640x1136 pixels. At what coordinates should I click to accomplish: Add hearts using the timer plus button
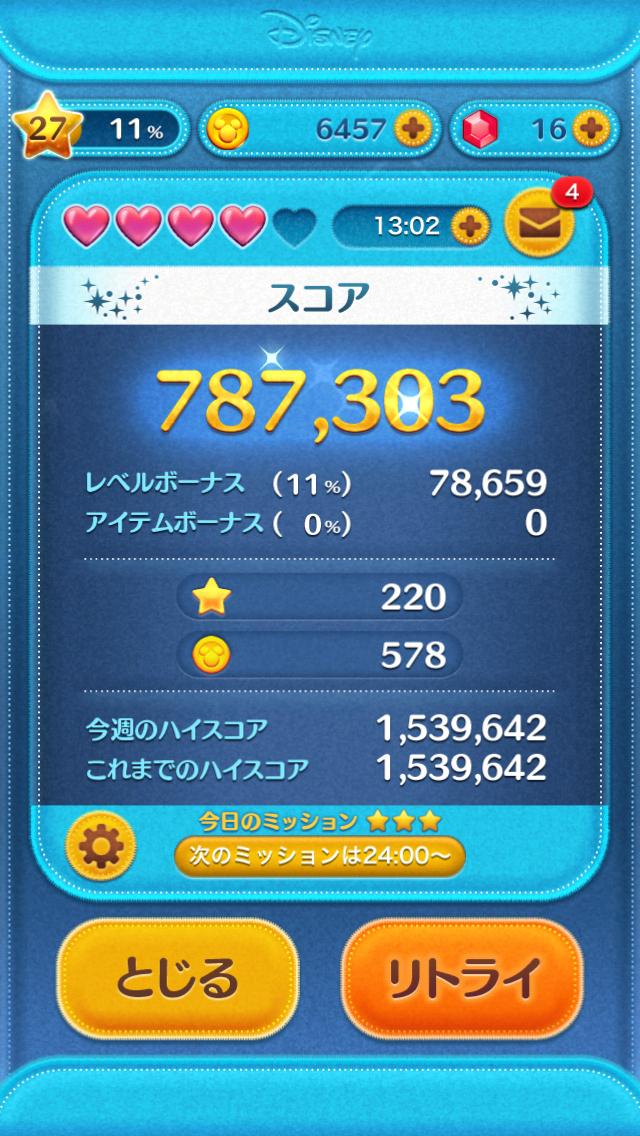tap(469, 225)
